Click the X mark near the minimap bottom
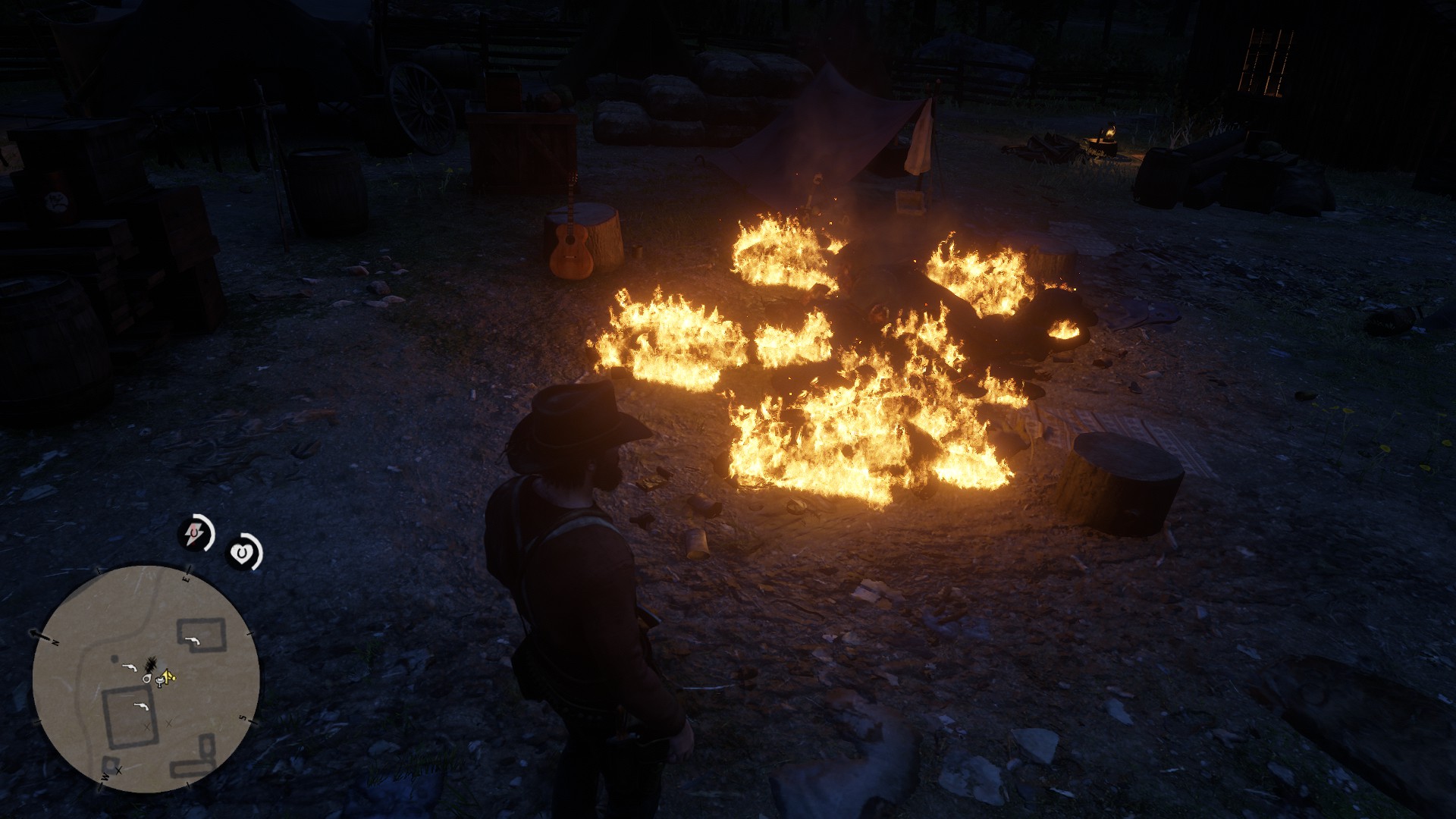The image size is (1456, 819). click(x=118, y=771)
